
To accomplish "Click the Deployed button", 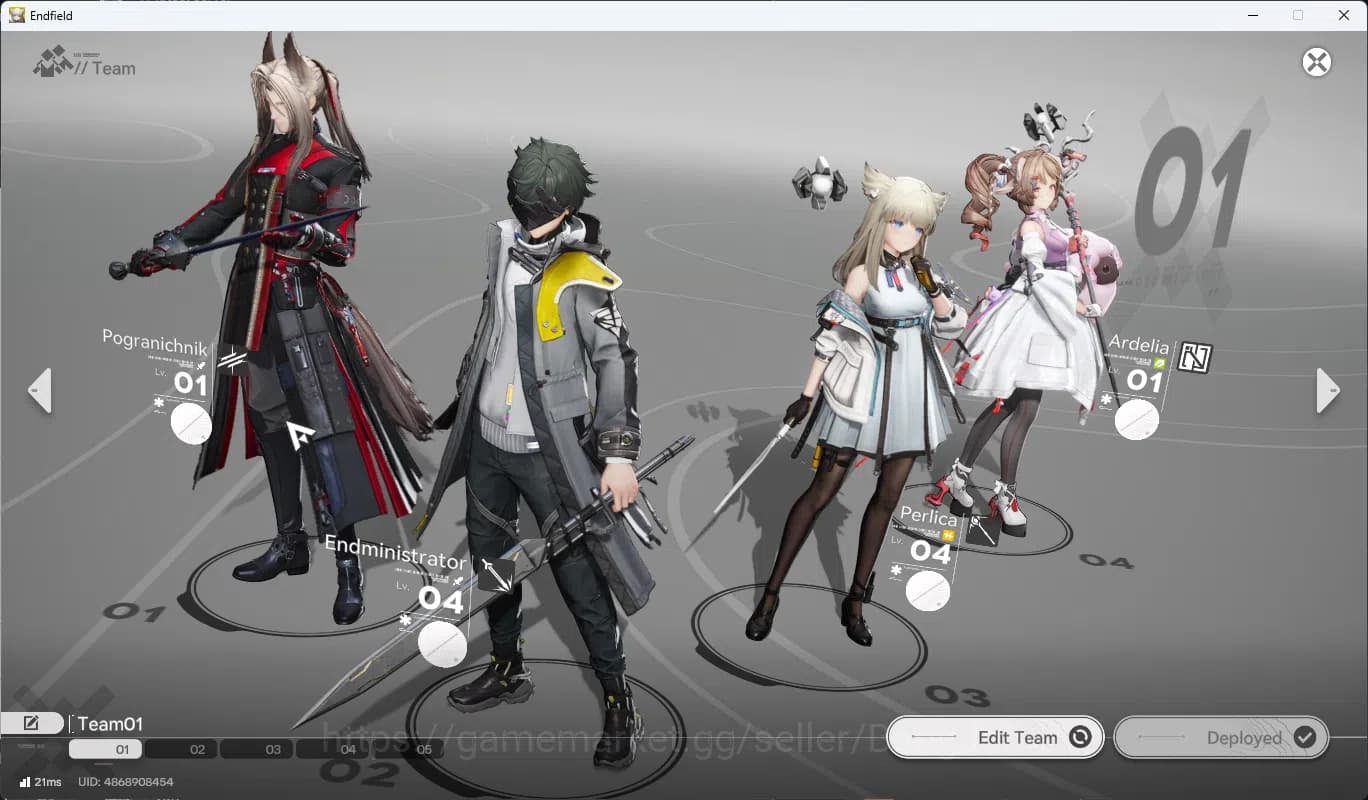I will pos(1221,737).
